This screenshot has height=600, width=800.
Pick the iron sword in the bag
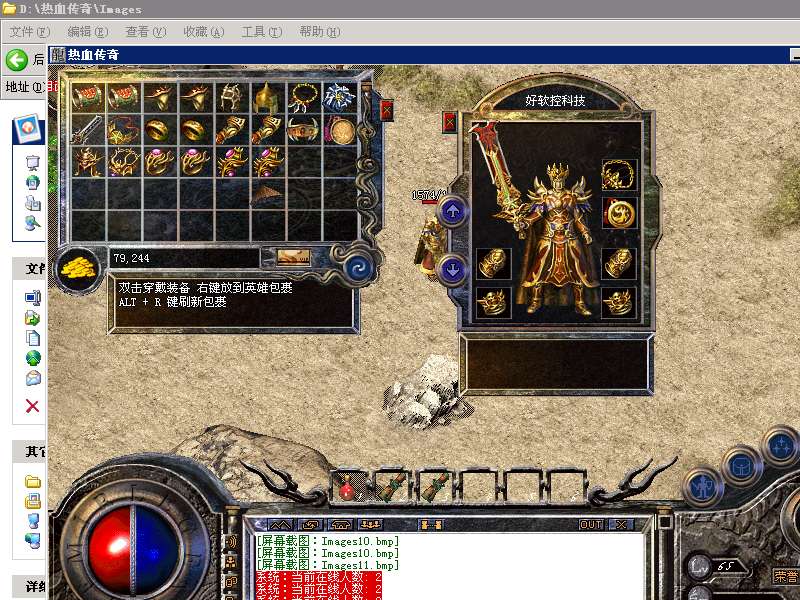point(87,130)
